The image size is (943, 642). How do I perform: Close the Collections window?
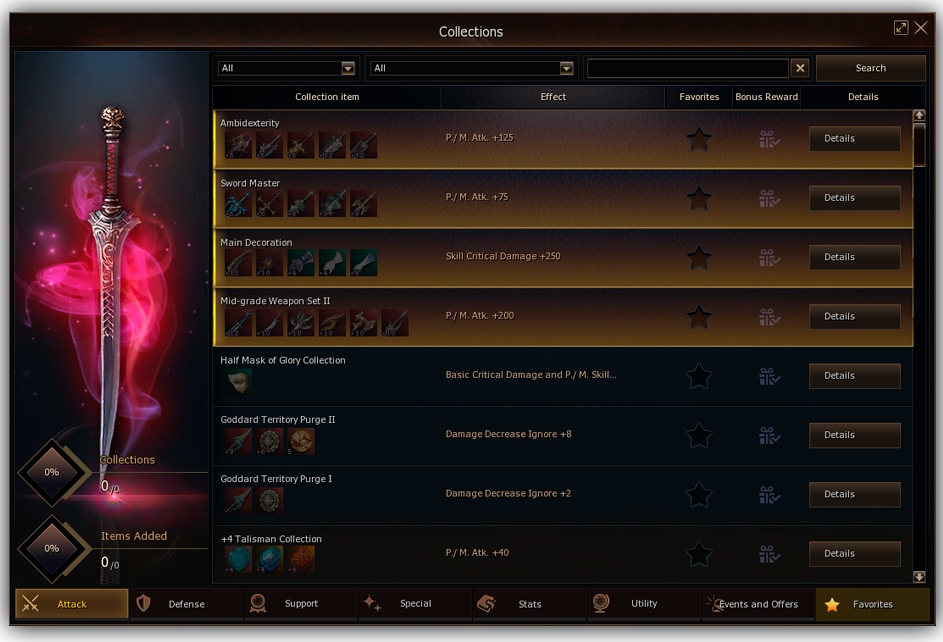[x=921, y=28]
